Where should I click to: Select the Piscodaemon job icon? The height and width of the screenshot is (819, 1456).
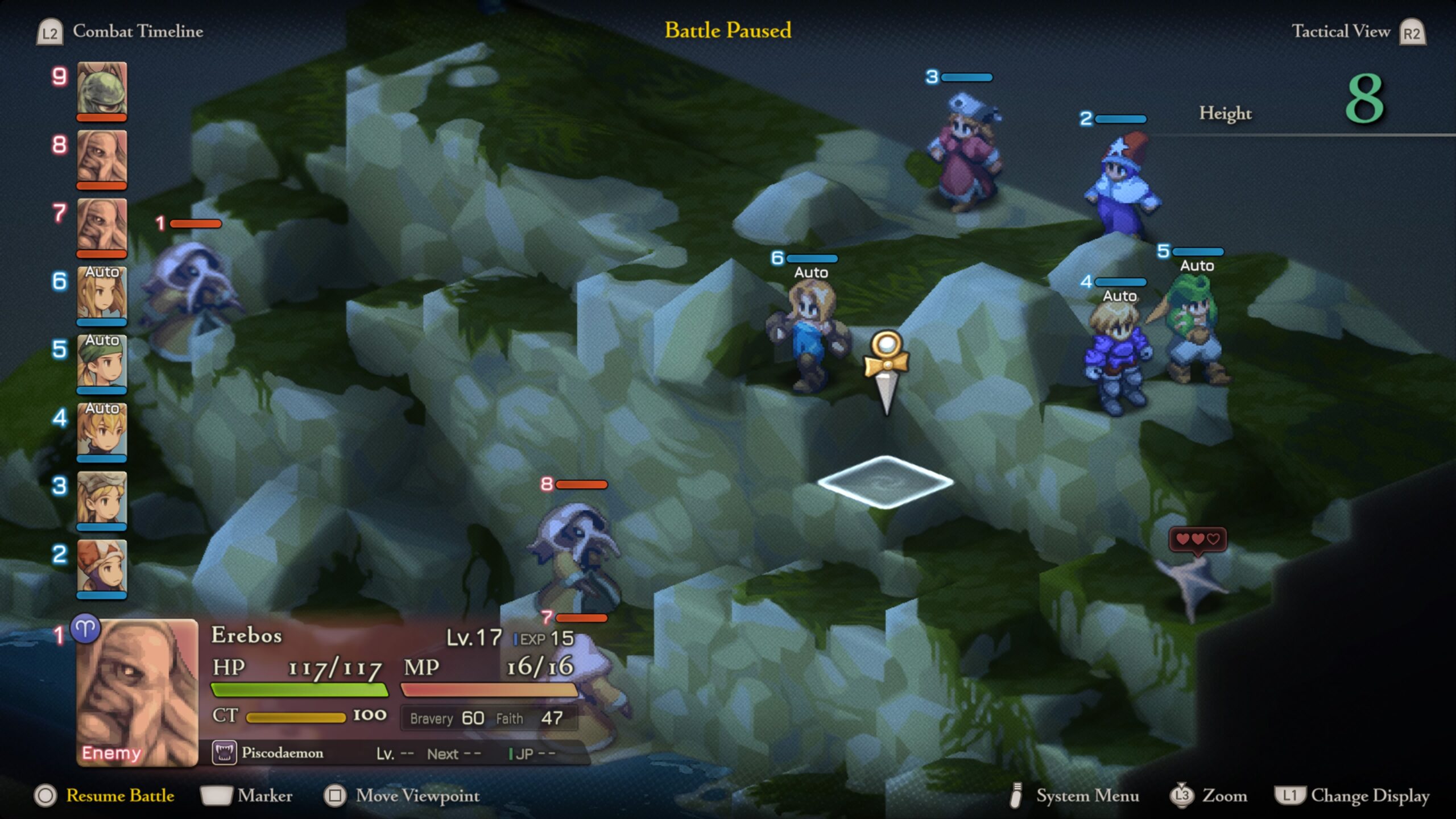pos(224,752)
